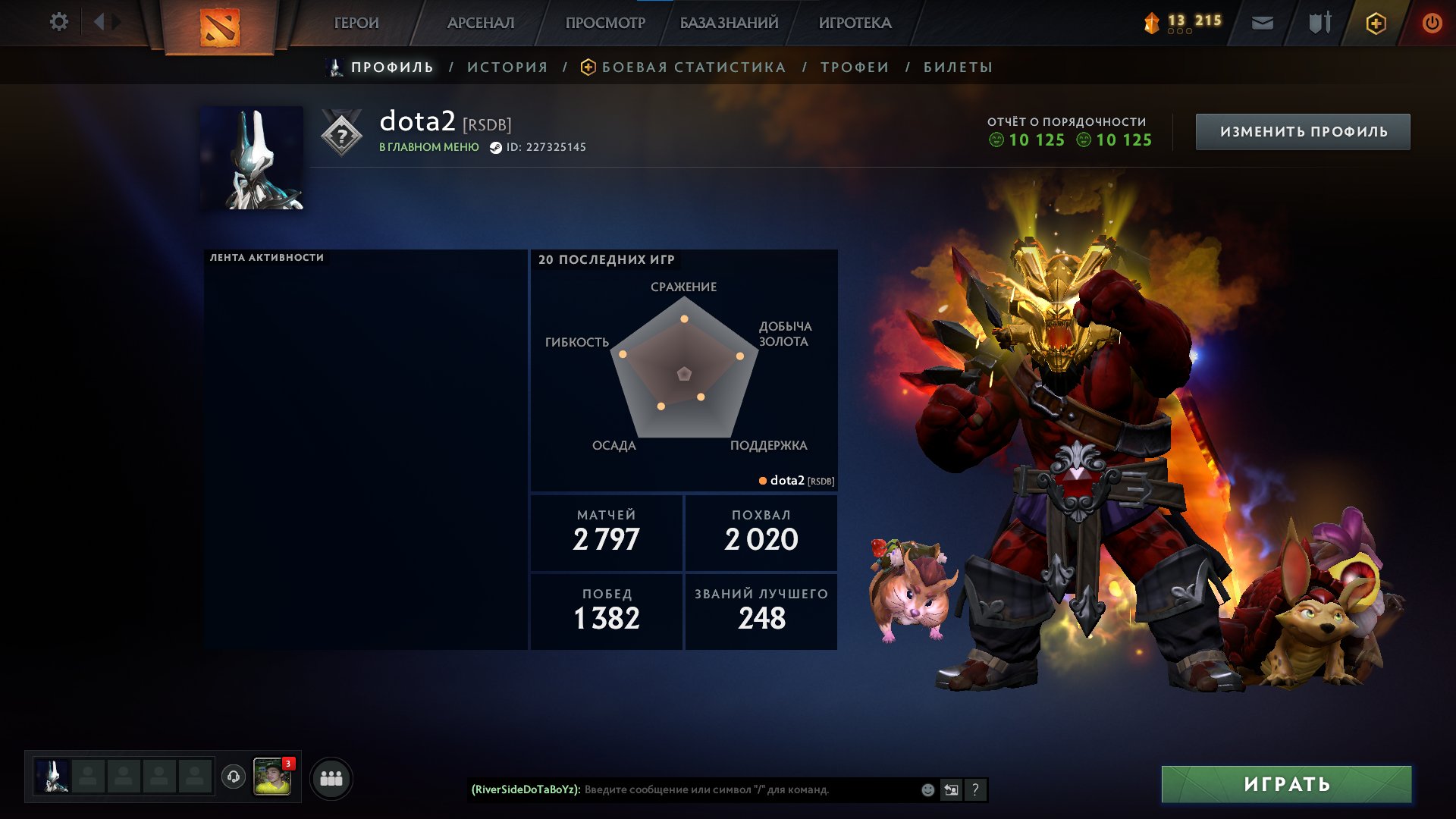Select the ИГРОТЕКА menu entry
Viewport: 1456px width, 819px height.
[x=855, y=24]
